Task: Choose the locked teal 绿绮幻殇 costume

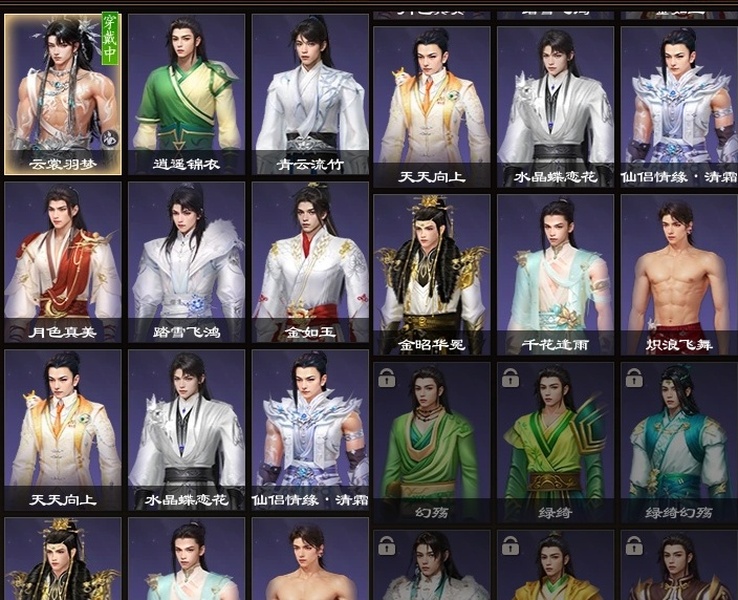Action: pyautogui.click(x=679, y=442)
